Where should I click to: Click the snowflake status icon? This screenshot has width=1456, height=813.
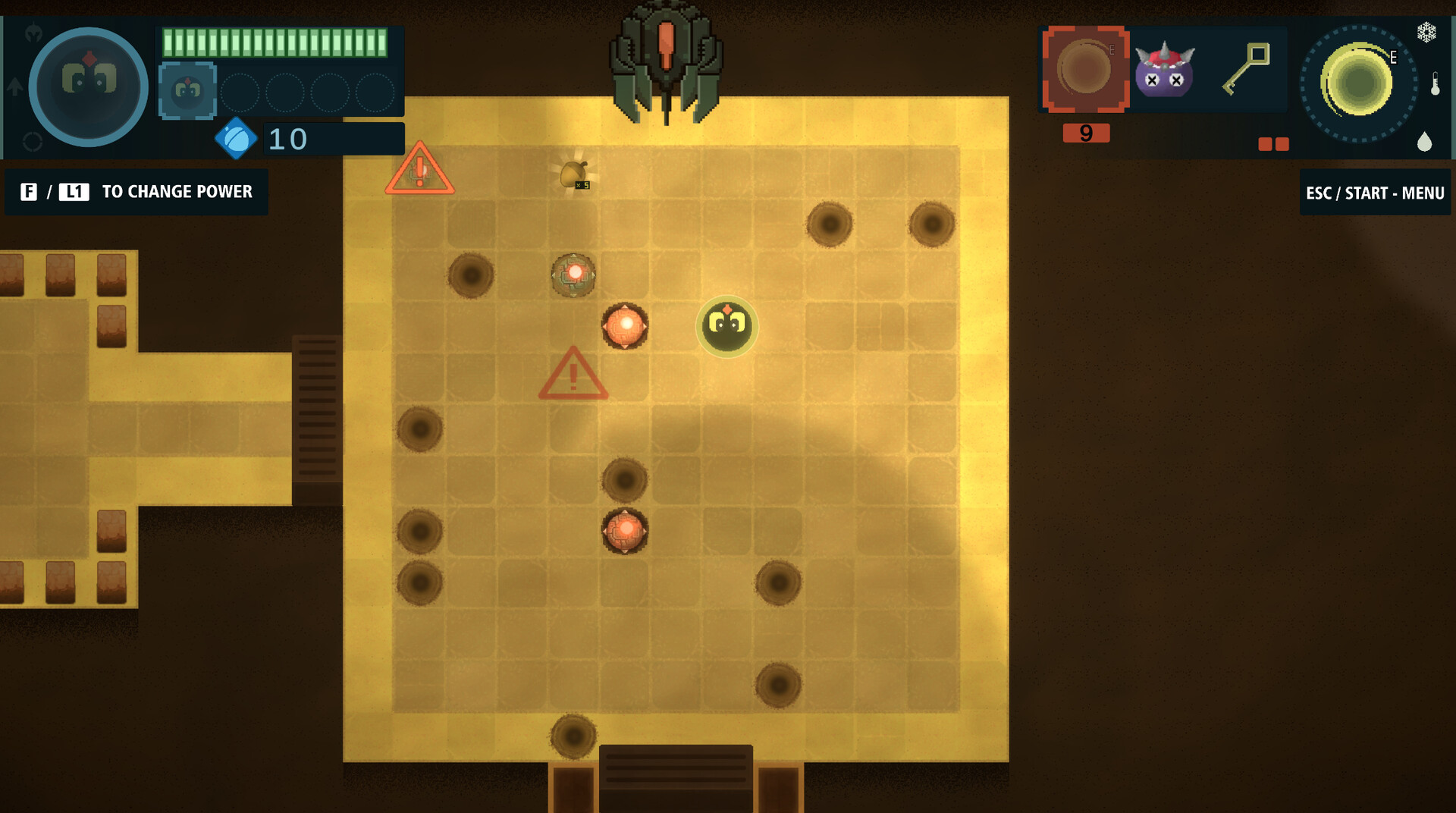1427,33
